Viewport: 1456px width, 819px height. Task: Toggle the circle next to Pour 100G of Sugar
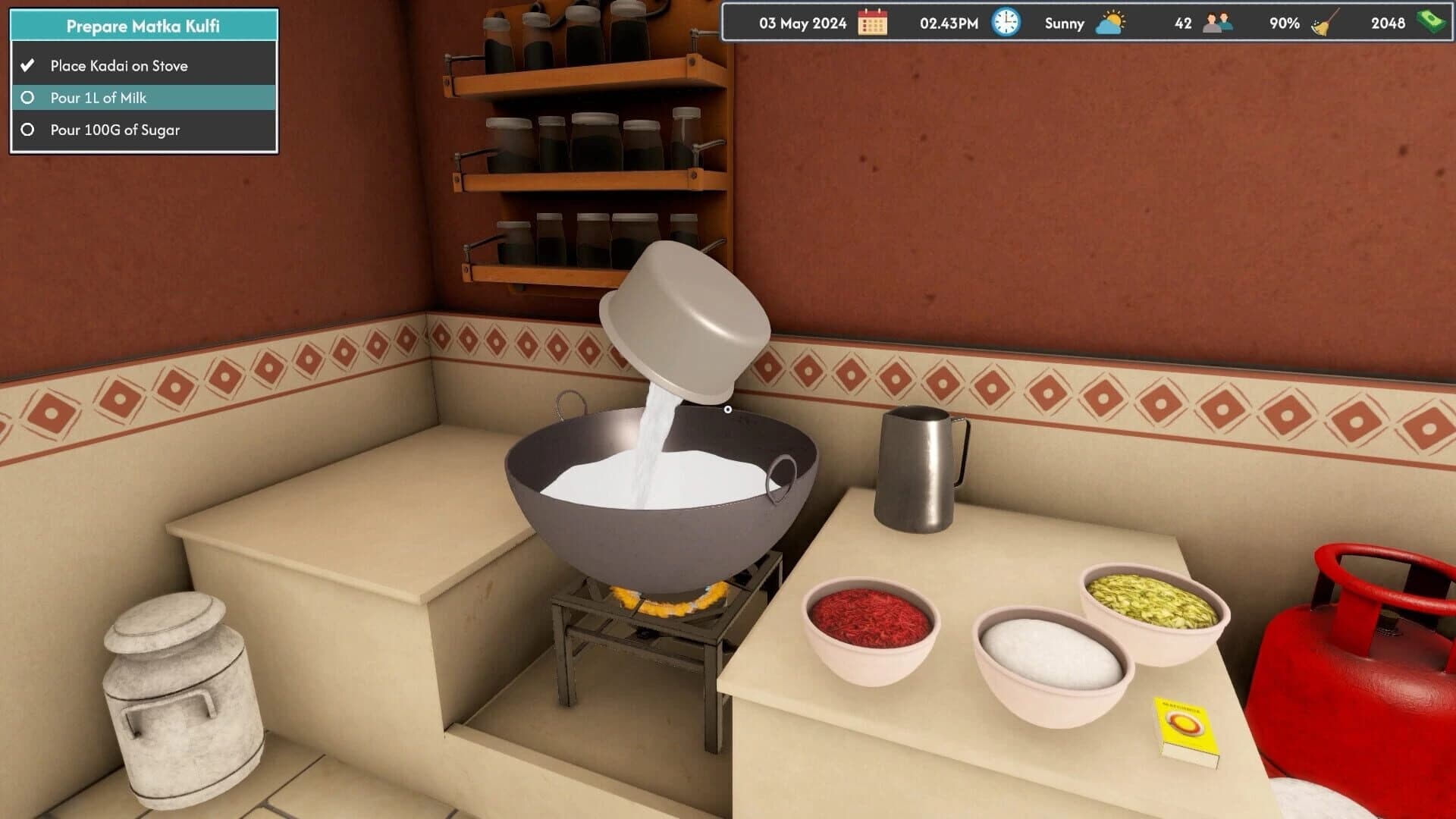point(28,130)
